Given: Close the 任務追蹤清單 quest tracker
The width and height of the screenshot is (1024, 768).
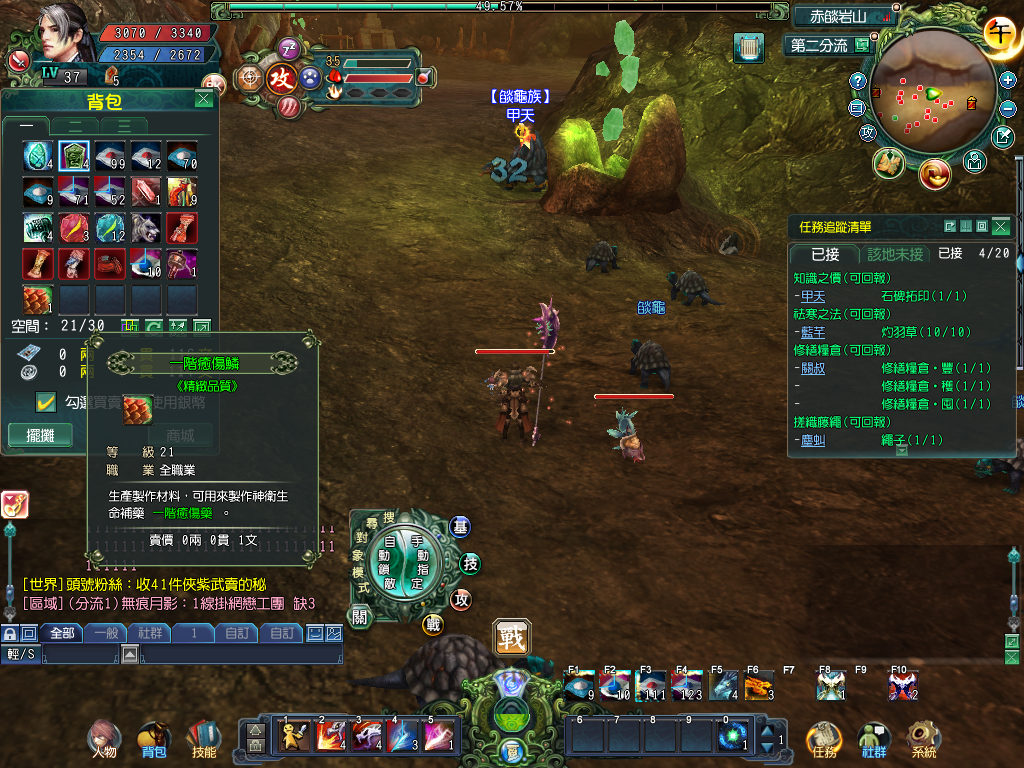Looking at the screenshot, I should tap(999, 227).
